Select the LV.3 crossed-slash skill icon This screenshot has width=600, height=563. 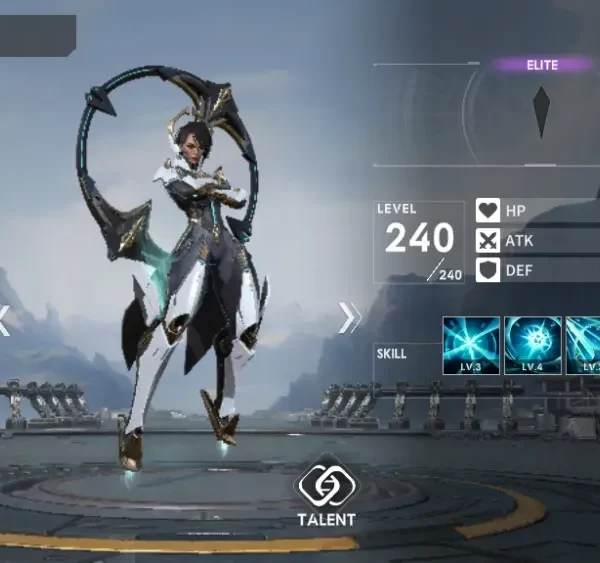coord(471,345)
